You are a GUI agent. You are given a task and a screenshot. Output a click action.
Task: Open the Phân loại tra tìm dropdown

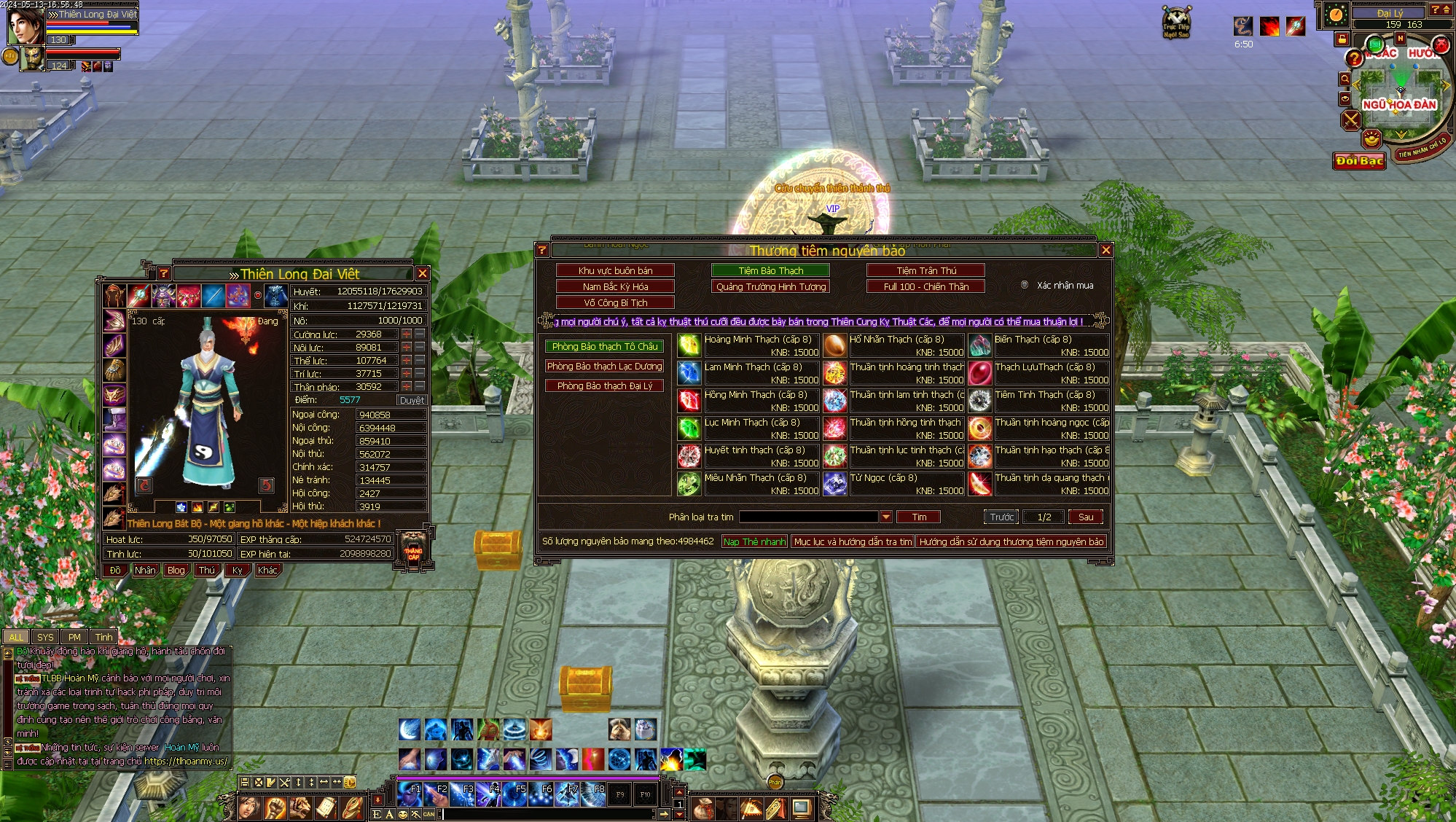(x=886, y=517)
